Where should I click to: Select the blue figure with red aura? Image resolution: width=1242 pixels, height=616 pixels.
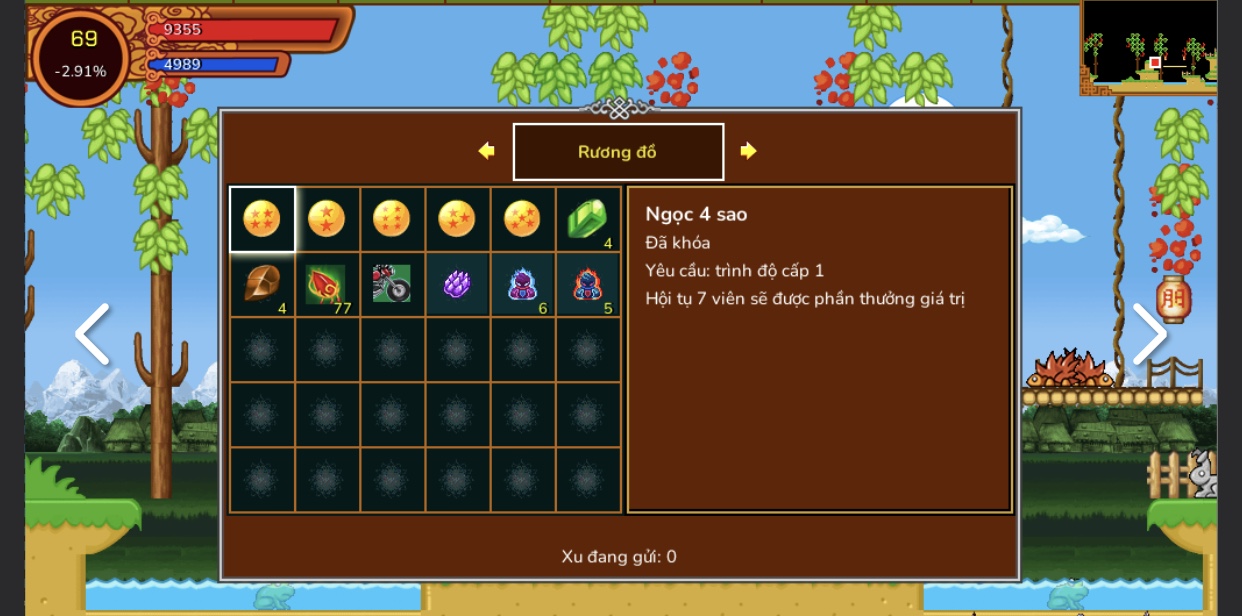pyautogui.click(x=587, y=285)
